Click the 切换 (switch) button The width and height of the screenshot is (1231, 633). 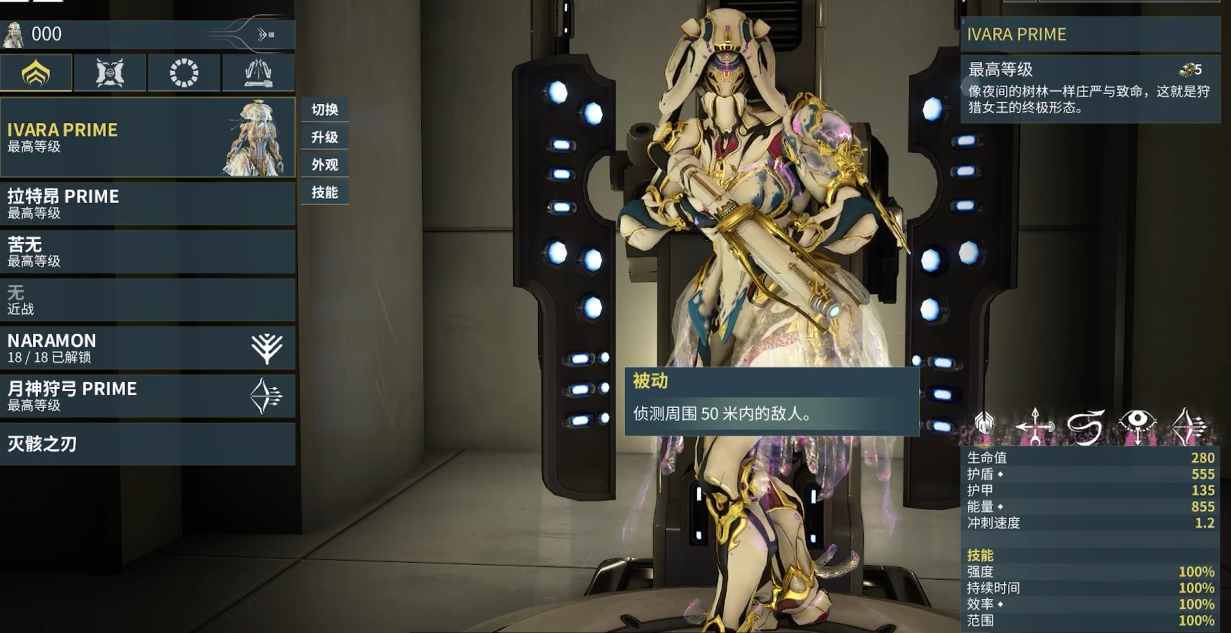point(325,110)
